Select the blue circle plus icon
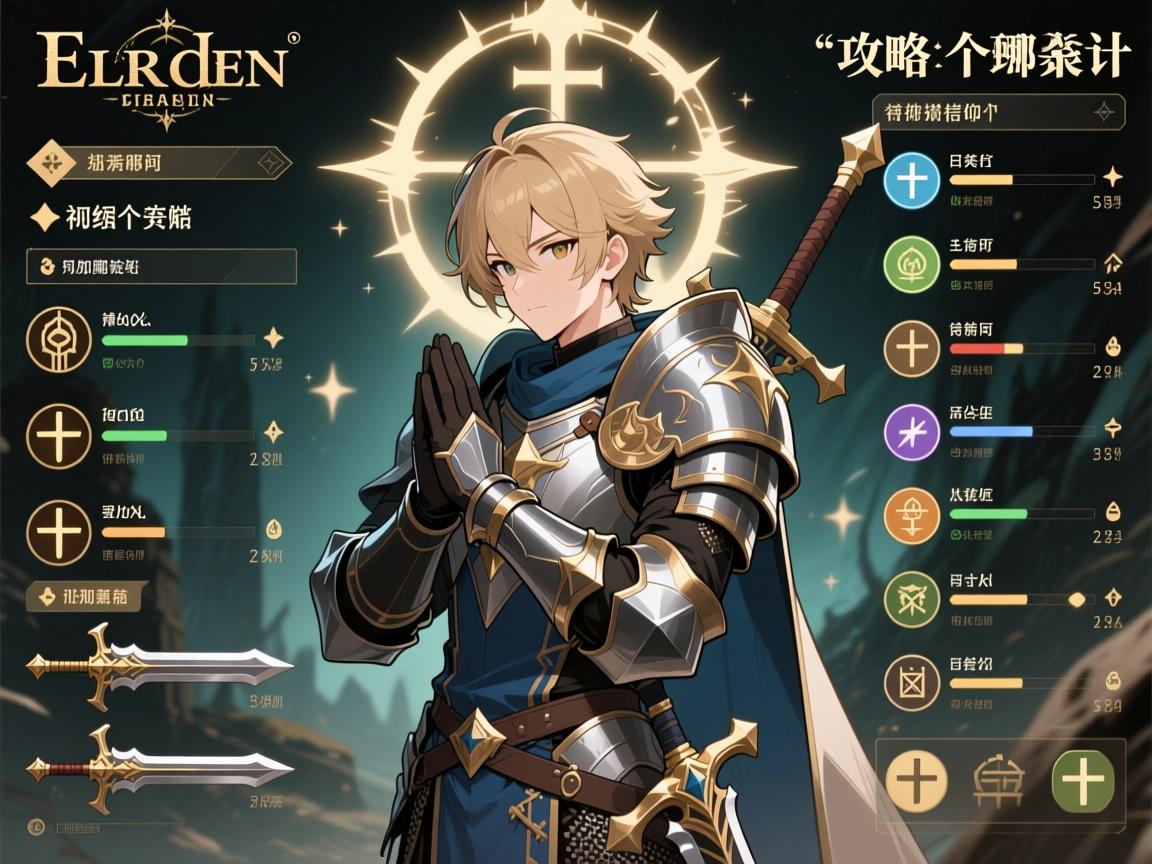Viewport: 1152px width, 864px height. tap(913, 182)
